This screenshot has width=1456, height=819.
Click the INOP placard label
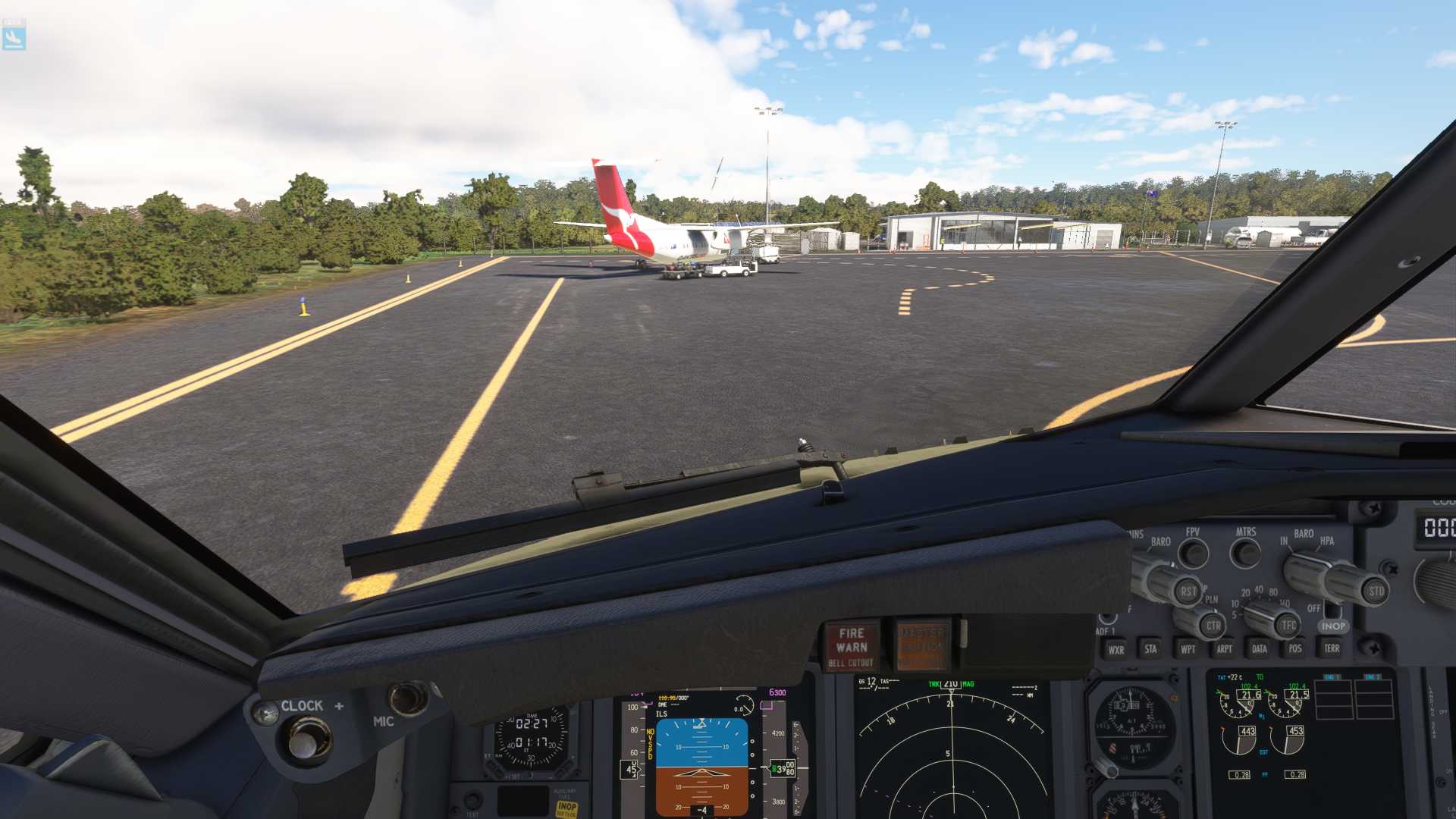pos(1333,626)
